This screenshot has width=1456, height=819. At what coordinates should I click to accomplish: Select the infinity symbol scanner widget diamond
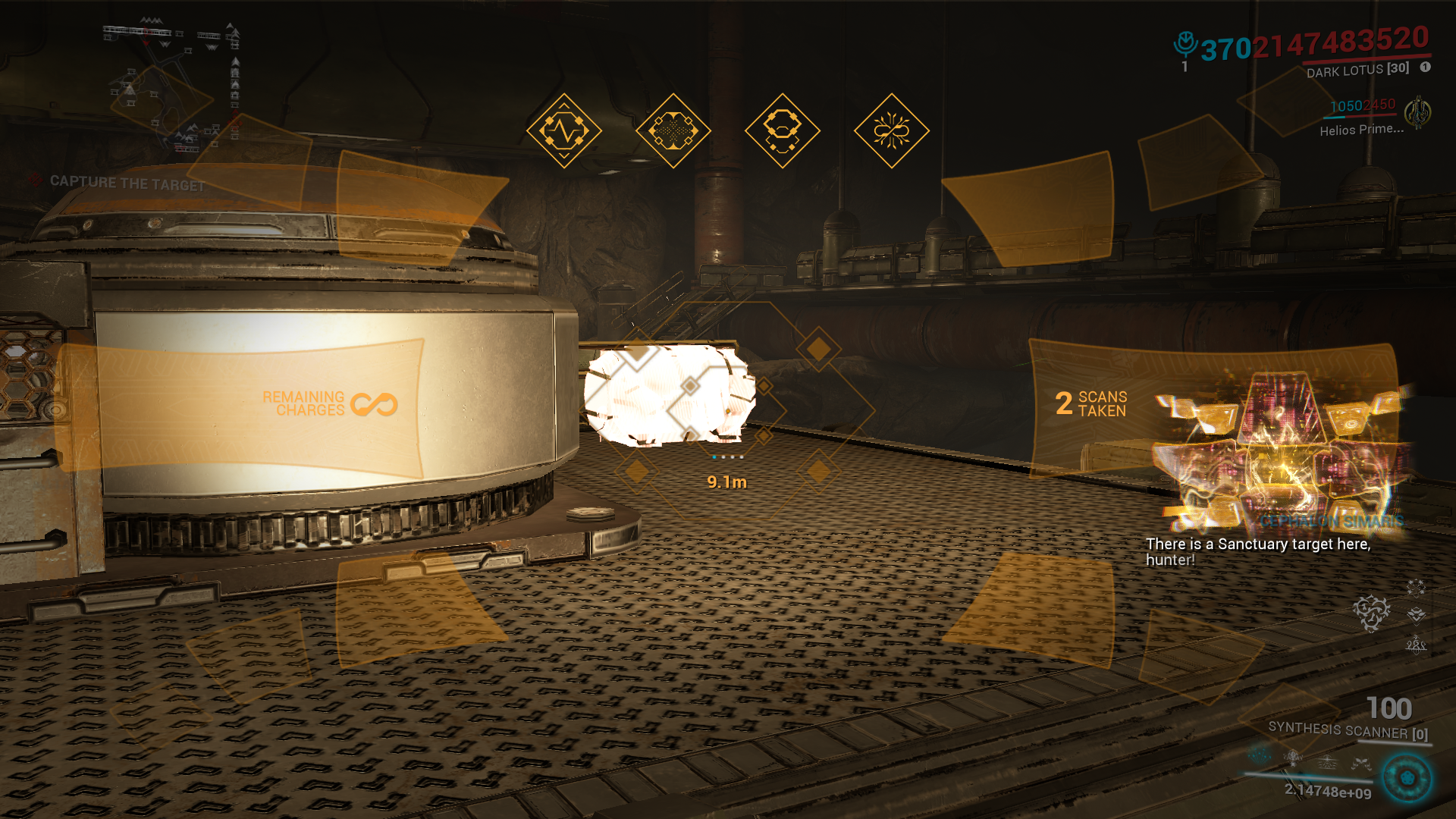tap(891, 130)
